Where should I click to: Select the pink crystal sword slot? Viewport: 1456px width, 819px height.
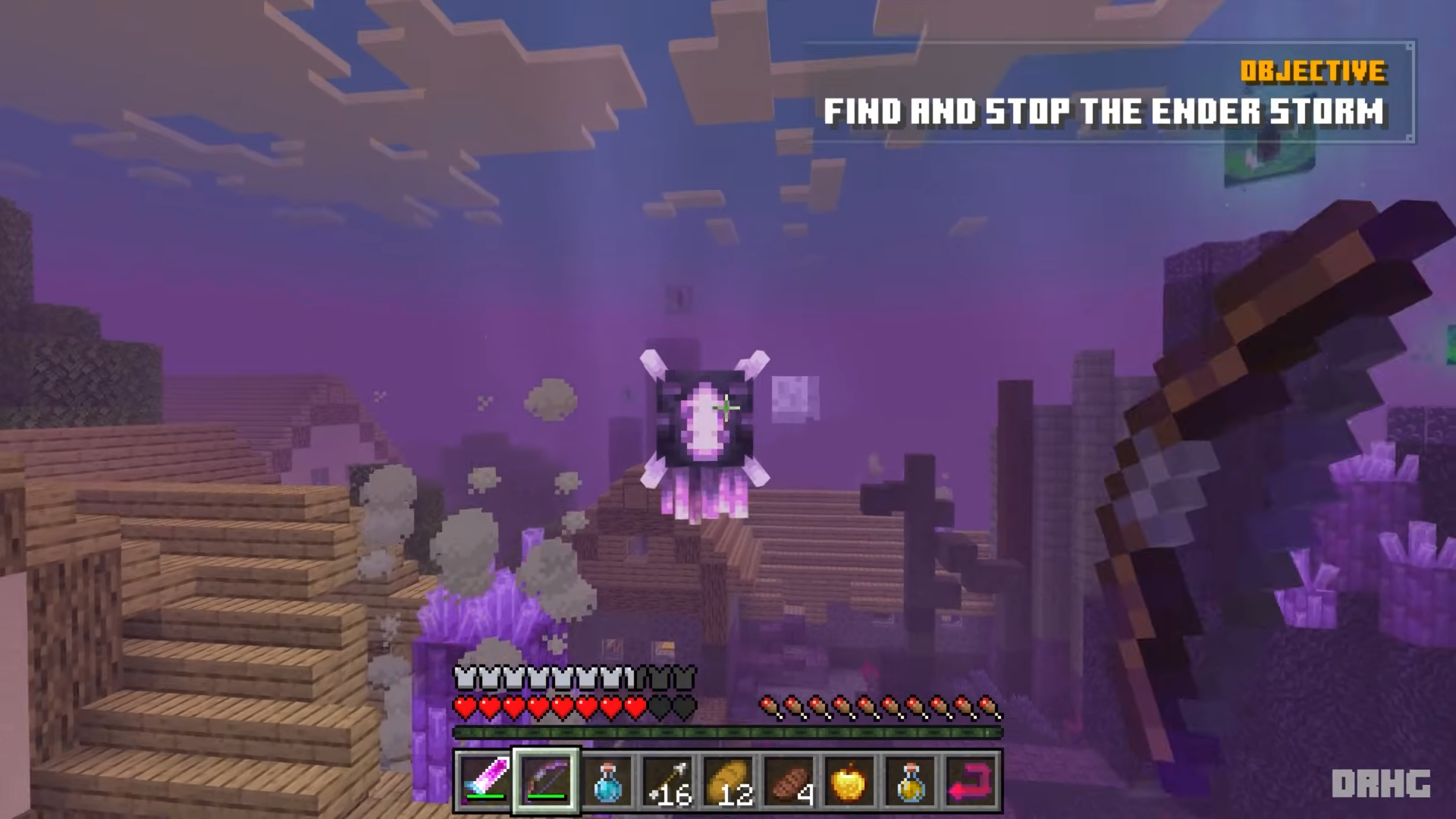(485, 780)
